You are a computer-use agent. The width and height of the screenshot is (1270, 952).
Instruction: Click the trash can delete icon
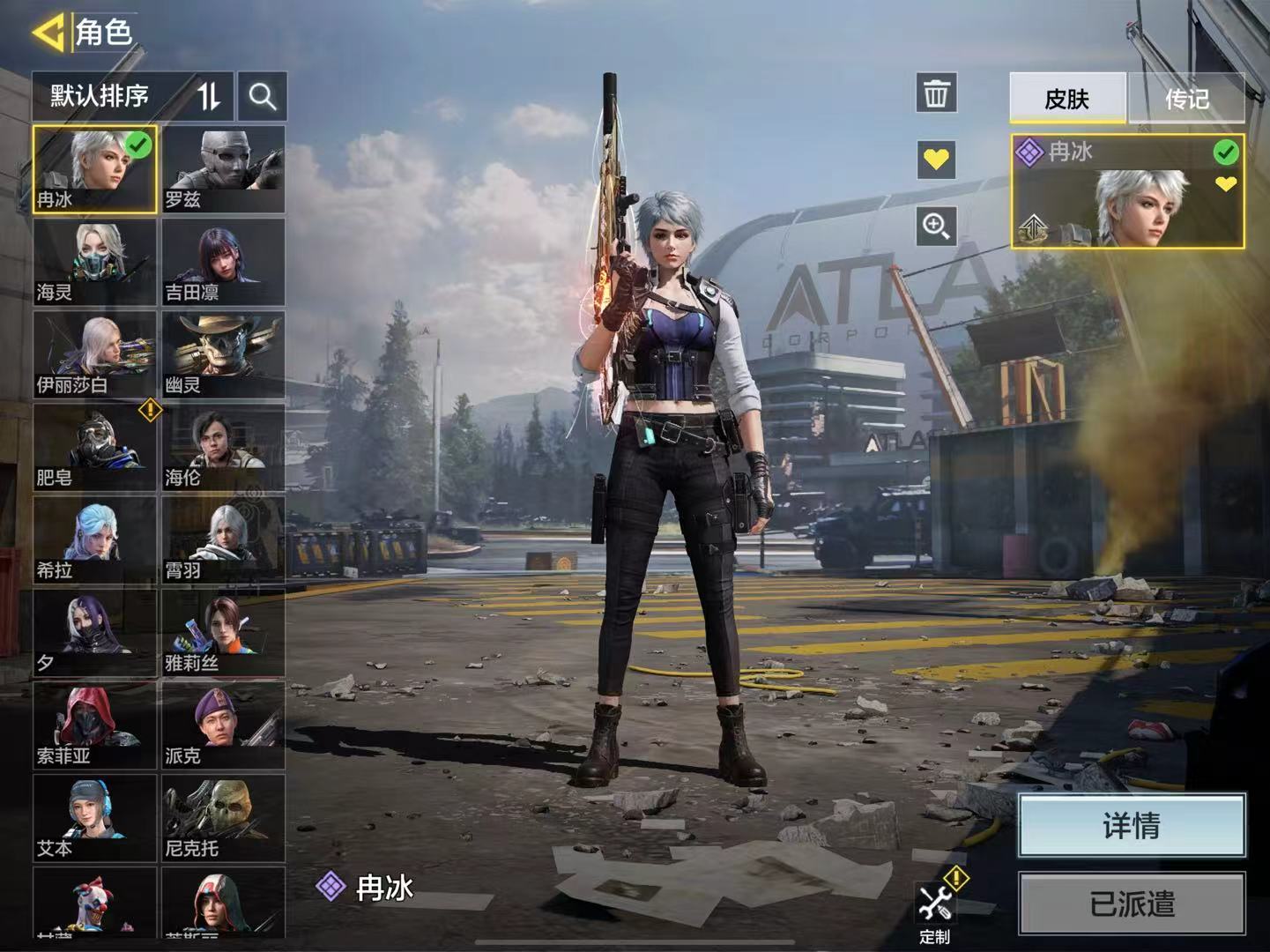[x=936, y=93]
